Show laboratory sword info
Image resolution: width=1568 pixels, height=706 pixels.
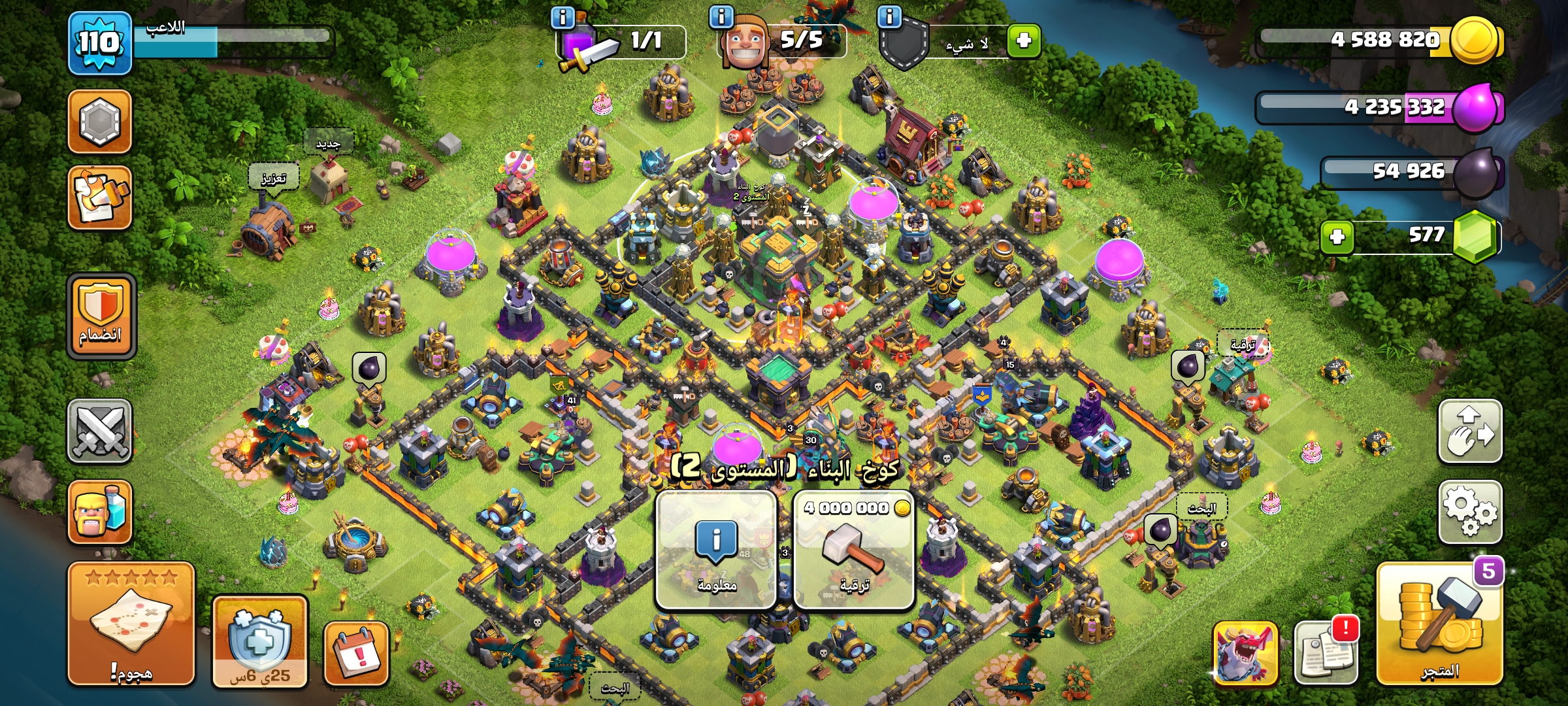point(563,17)
